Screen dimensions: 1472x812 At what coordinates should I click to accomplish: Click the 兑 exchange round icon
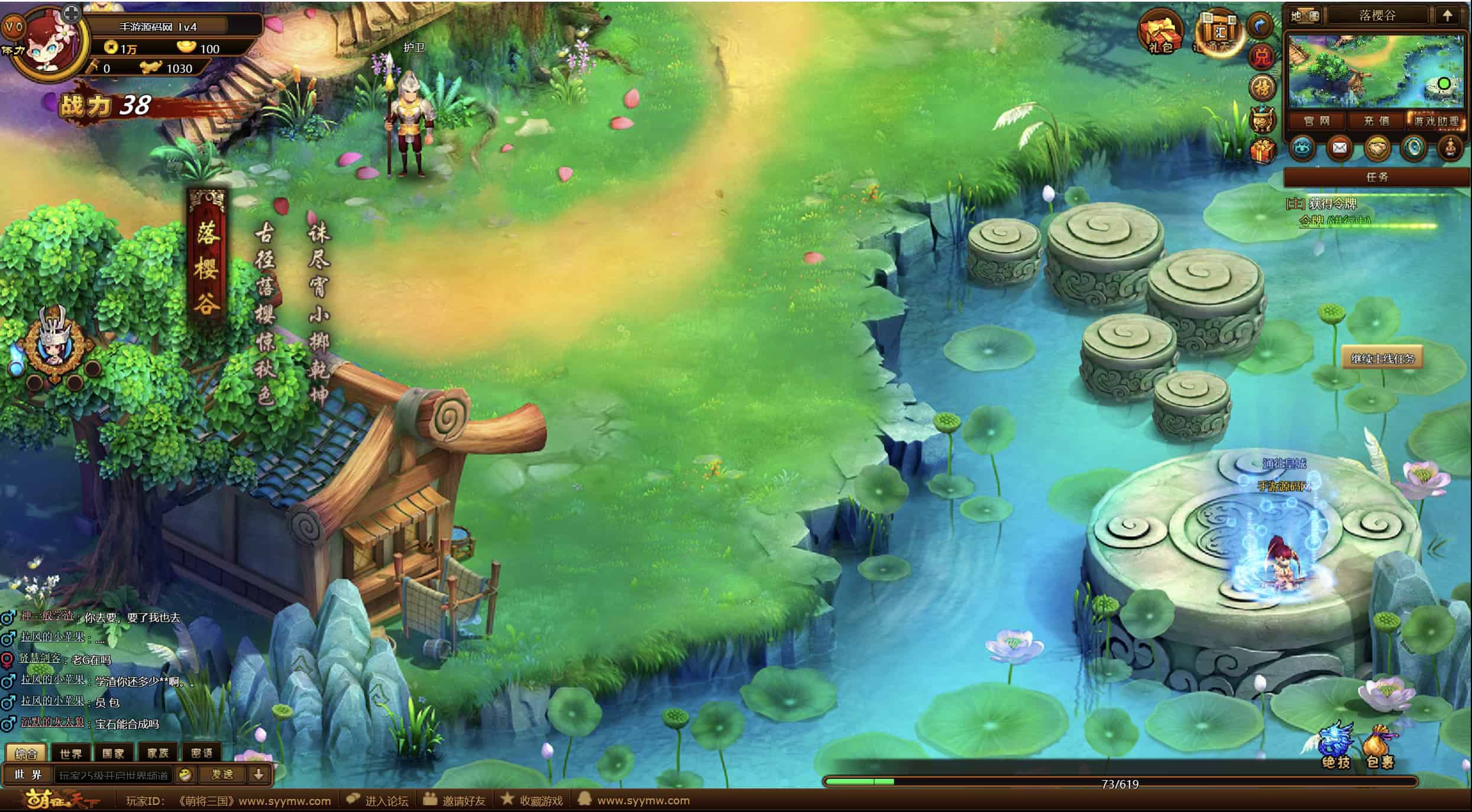tap(1261, 57)
